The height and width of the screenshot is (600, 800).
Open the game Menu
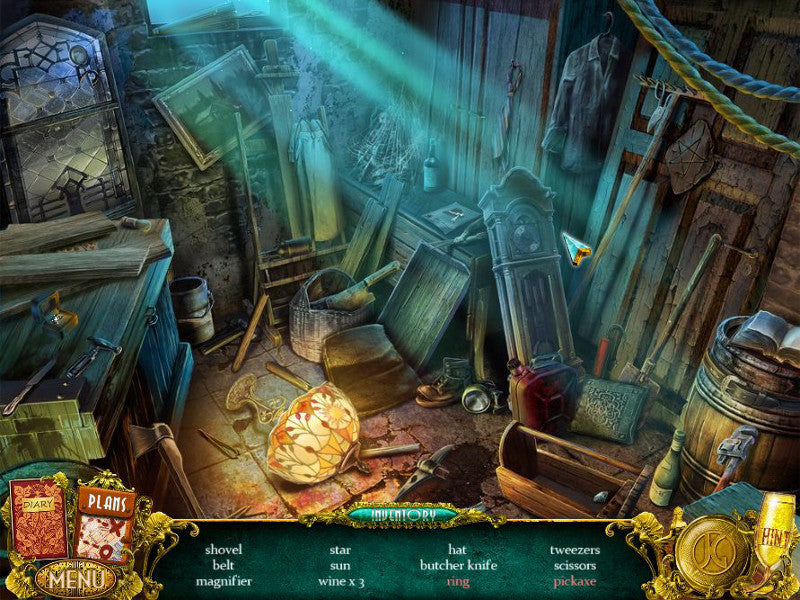(74, 578)
